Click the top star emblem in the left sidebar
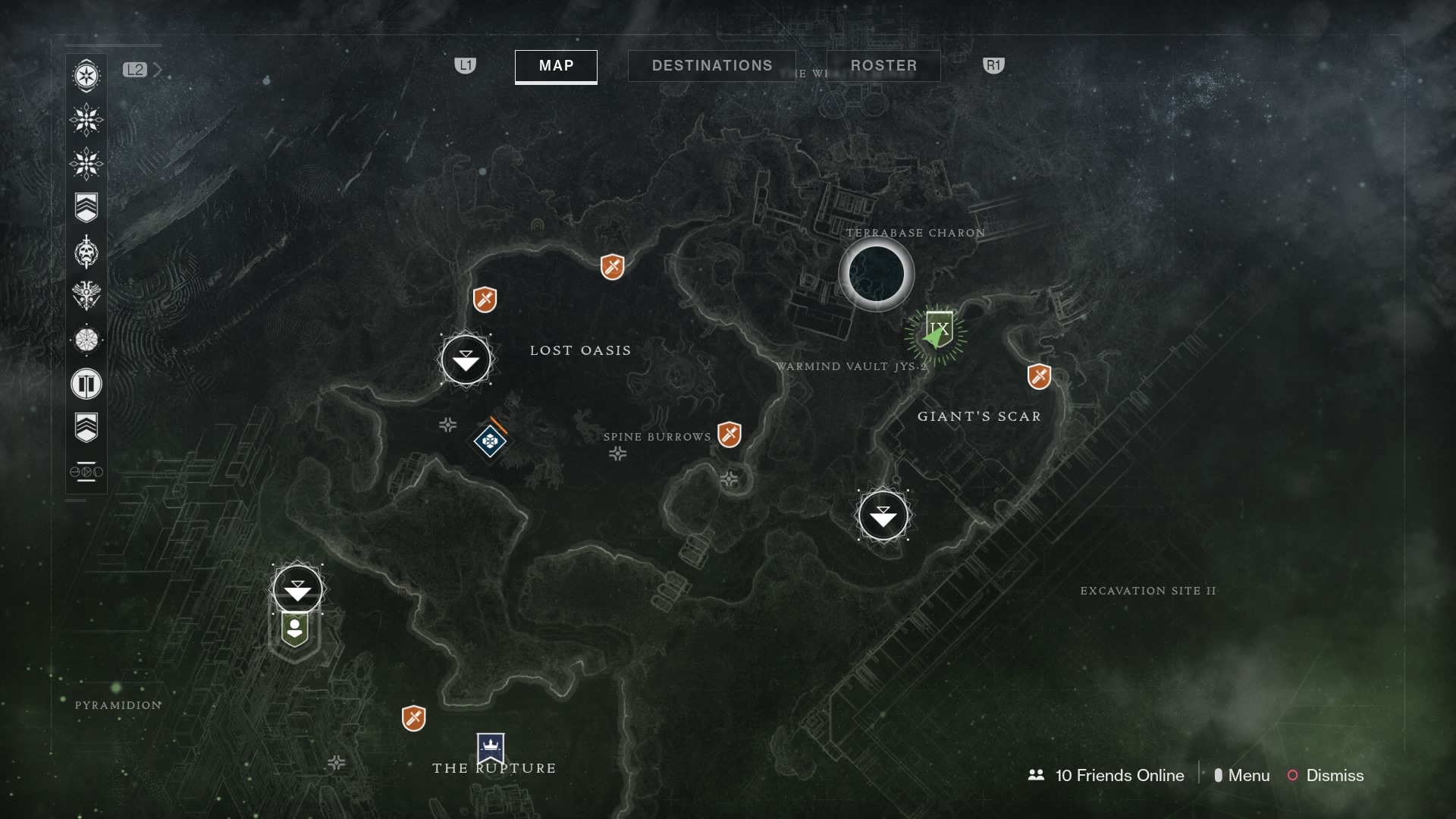The width and height of the screenshot is (1456, 819). (x=87, y=76)
